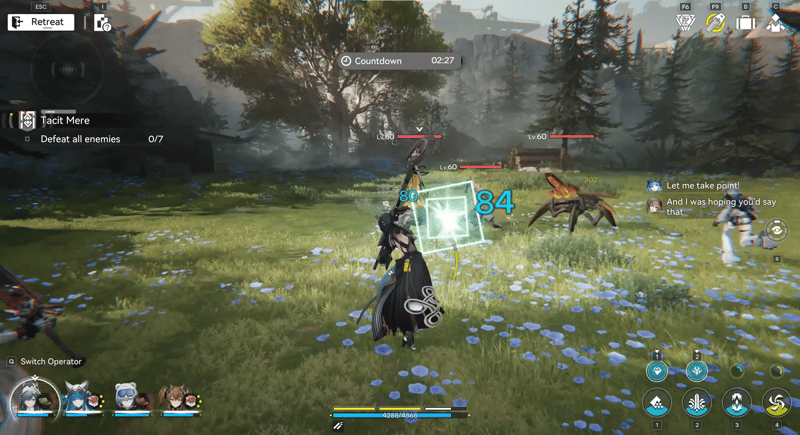The width and height of the screenshot is (800, 435).
Task: Activate the jagged pillar skill icon
Action: click(x=737, y=404)
